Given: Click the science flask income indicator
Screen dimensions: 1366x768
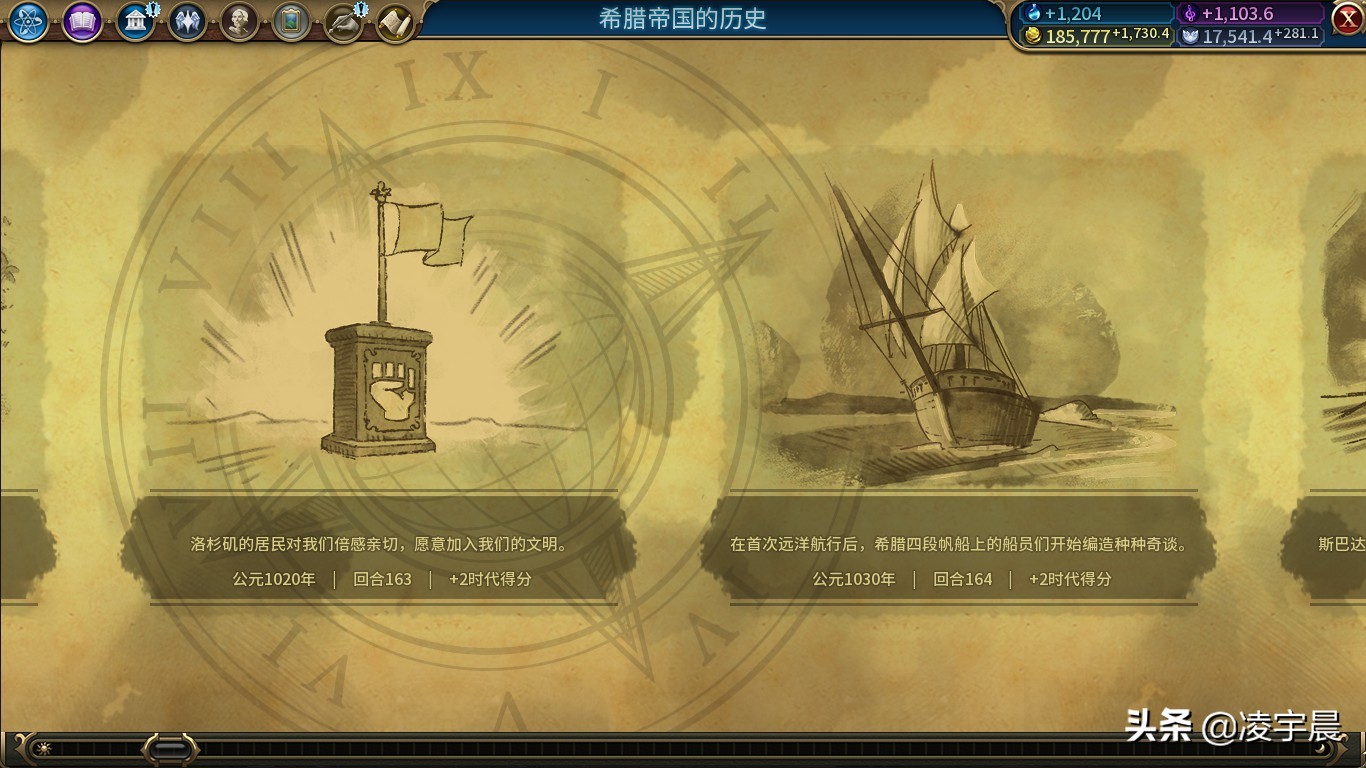Looking at the screenshot, I should pyautogui.click(x=1092, y=13).
